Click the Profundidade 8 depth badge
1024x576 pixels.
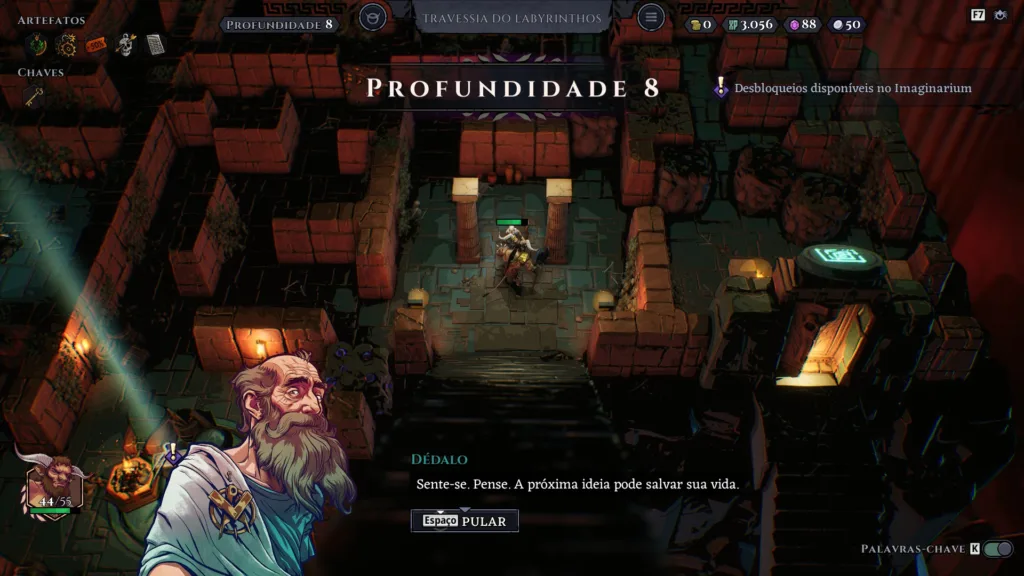[x=279, y=23]
